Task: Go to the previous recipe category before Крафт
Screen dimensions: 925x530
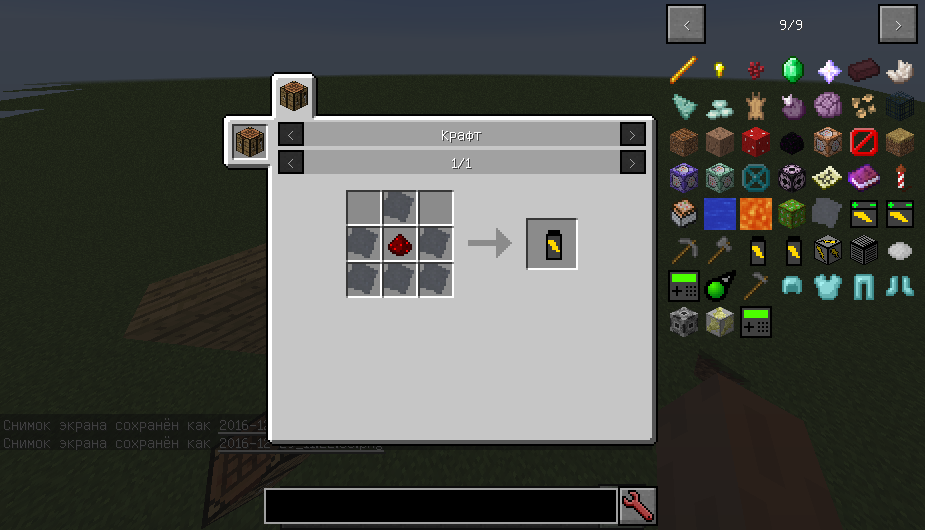Action: pyautogui.click(x=291, y=135)
